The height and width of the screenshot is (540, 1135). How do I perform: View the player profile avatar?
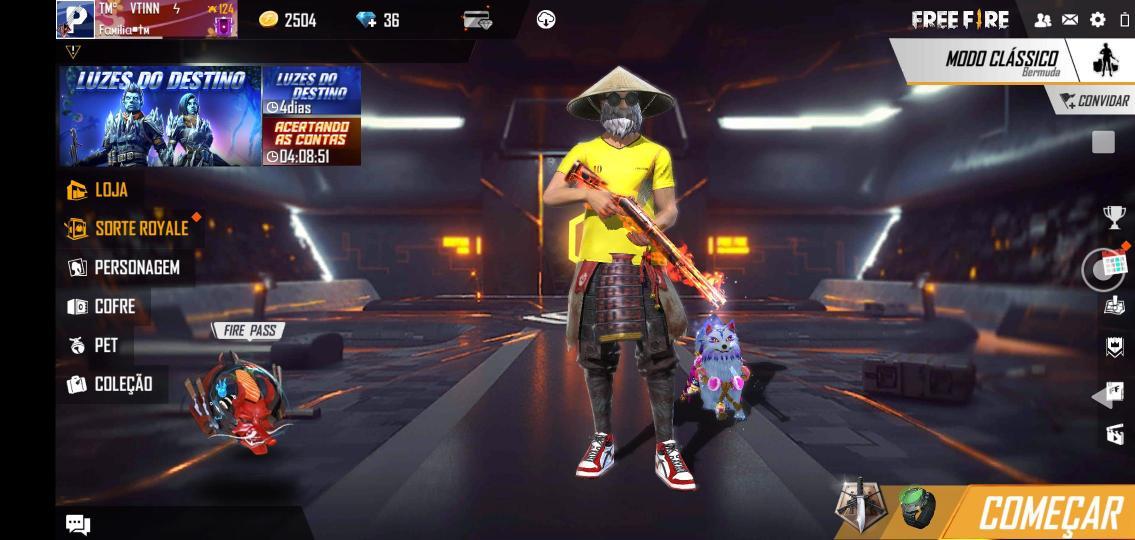point(75,19)
